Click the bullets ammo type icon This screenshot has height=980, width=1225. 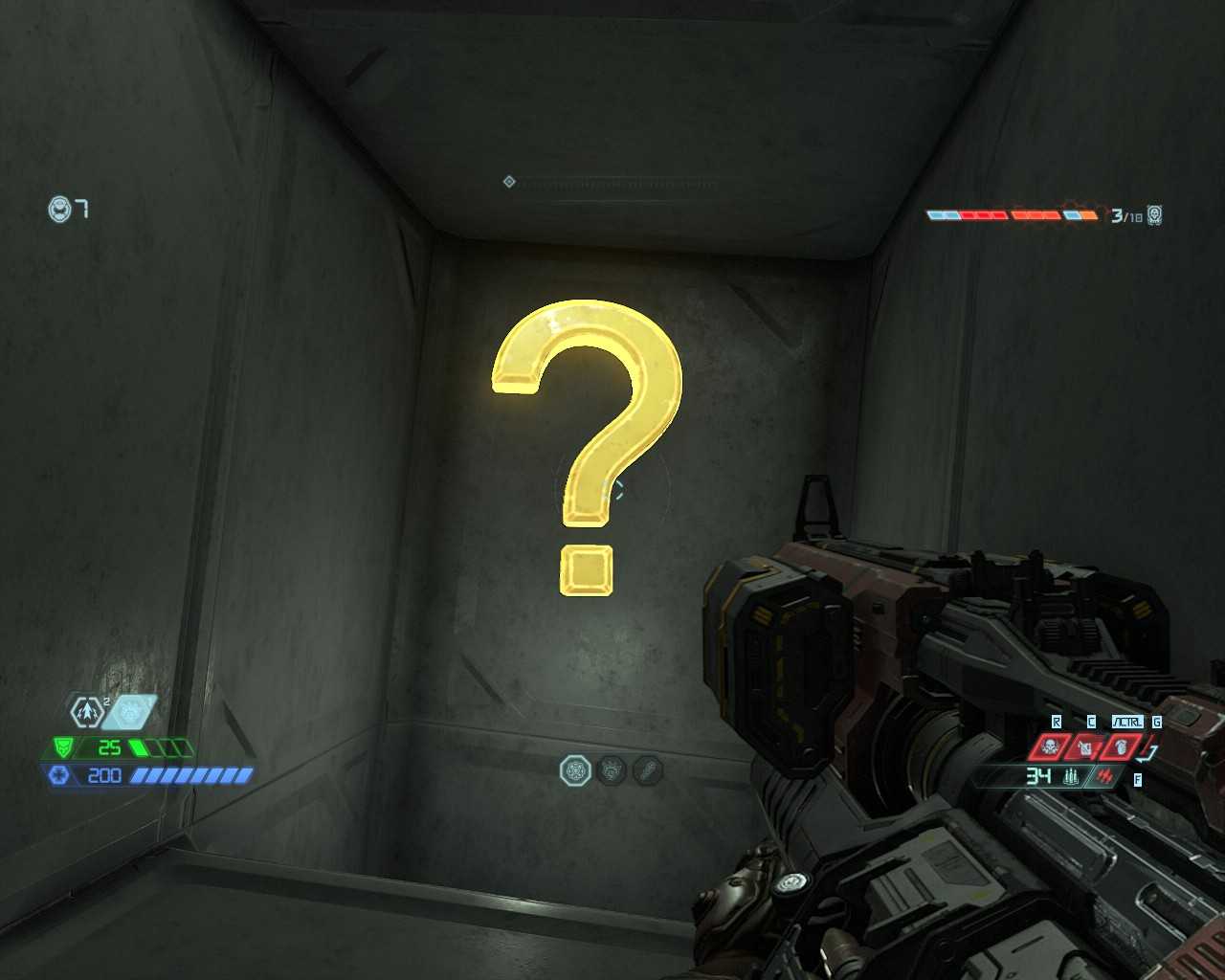(1071, 776)
